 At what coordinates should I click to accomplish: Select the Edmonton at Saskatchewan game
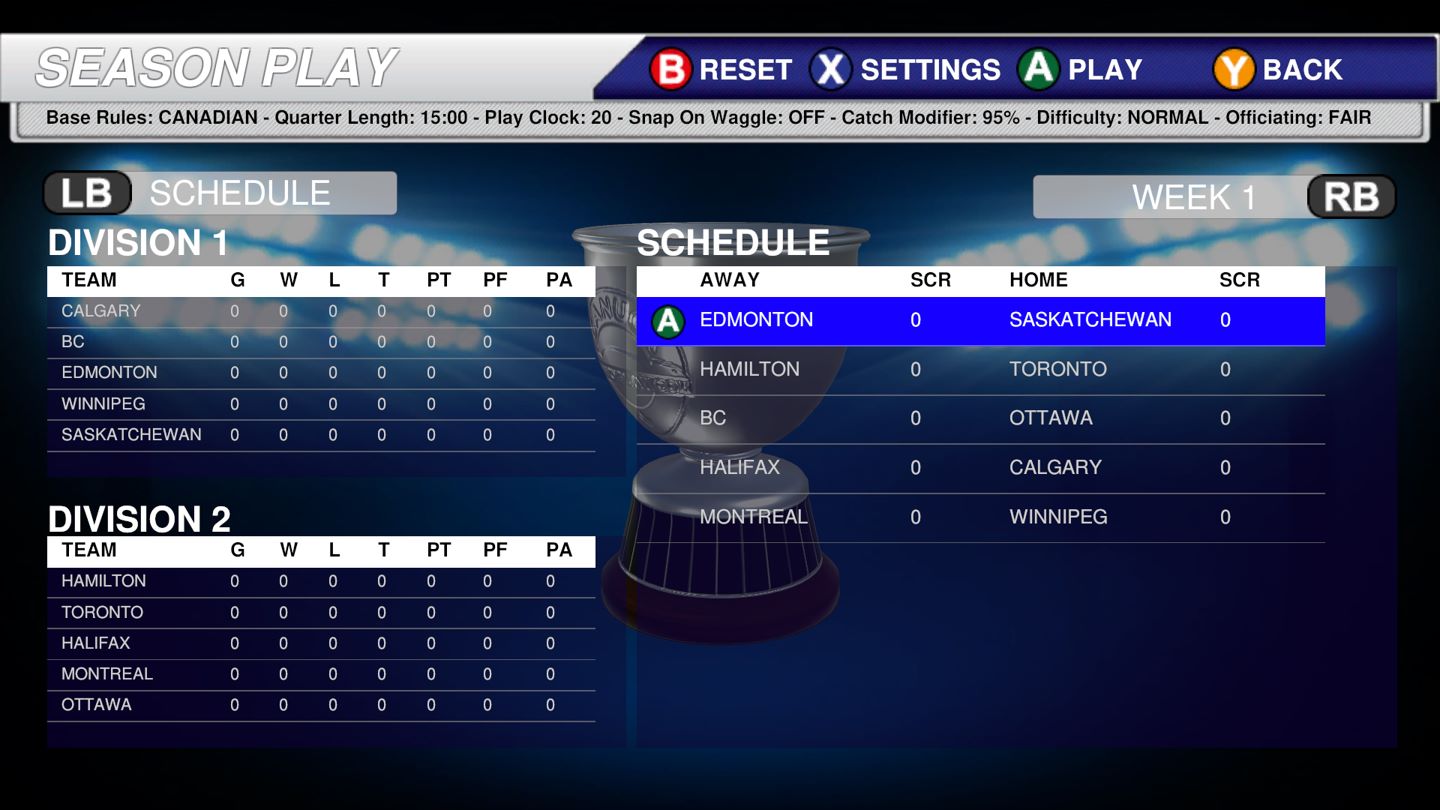(980, 321)
